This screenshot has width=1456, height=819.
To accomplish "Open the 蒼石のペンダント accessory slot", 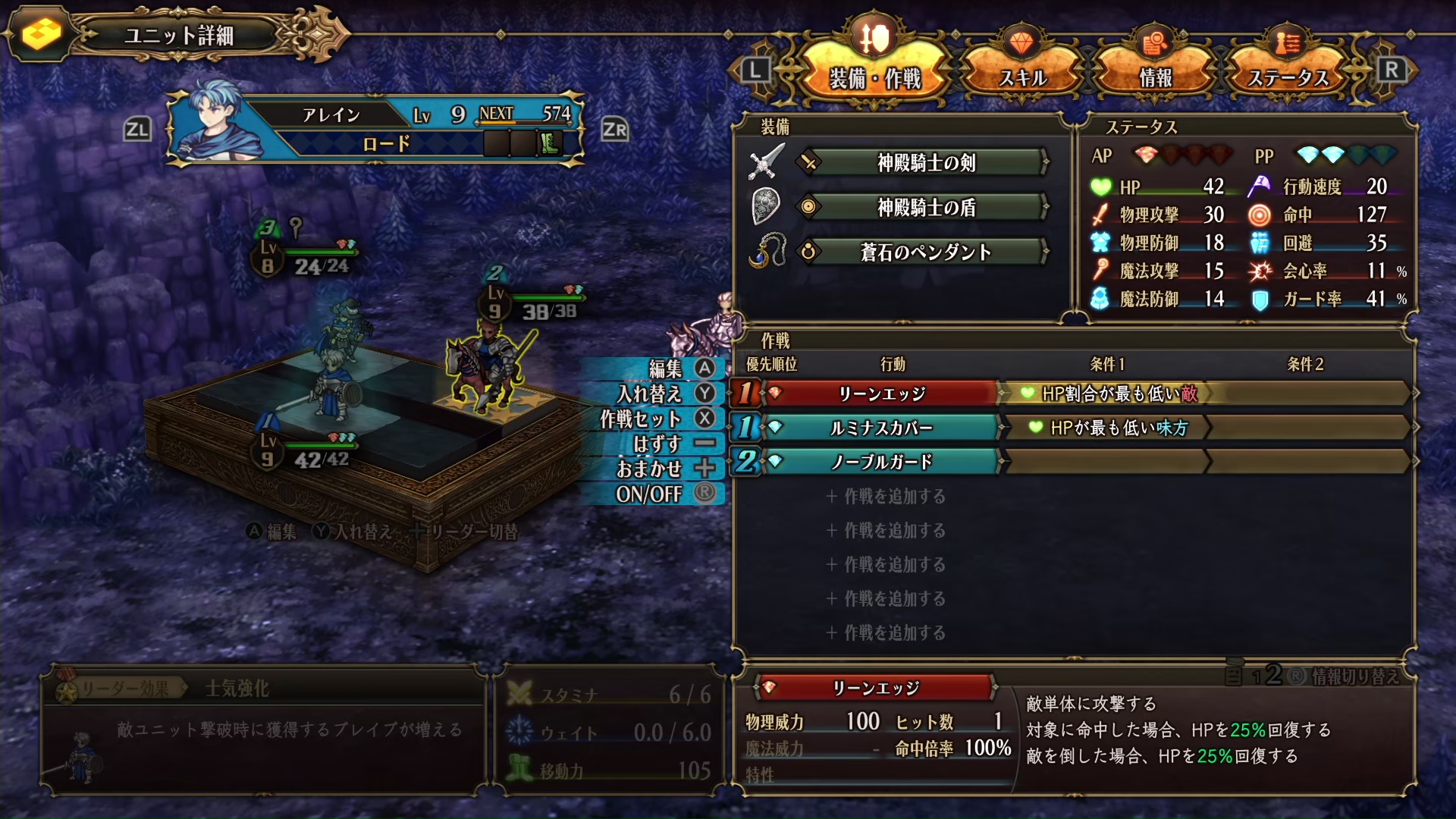I will pos(925,252).
